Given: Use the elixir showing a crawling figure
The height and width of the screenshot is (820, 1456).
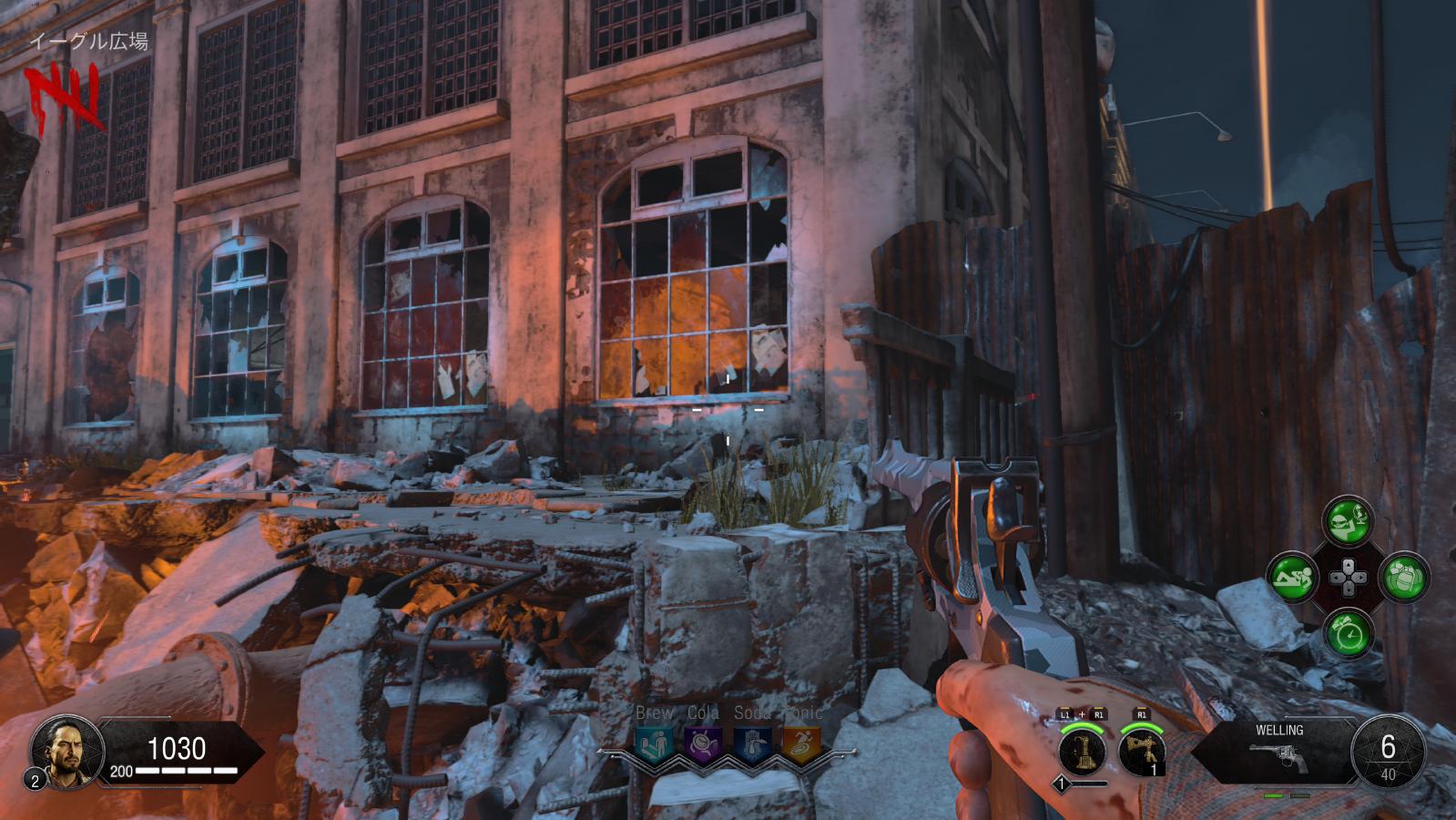Looking at the screenshot, I should [1293, 577].
